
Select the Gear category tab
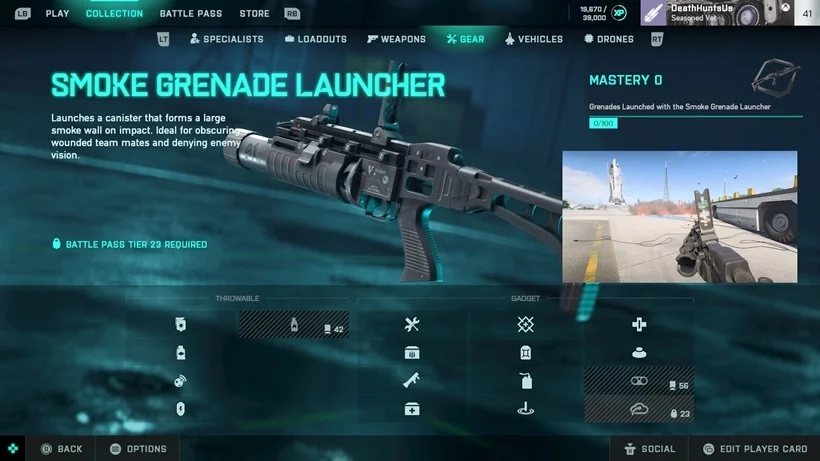[x=466, y=39]
